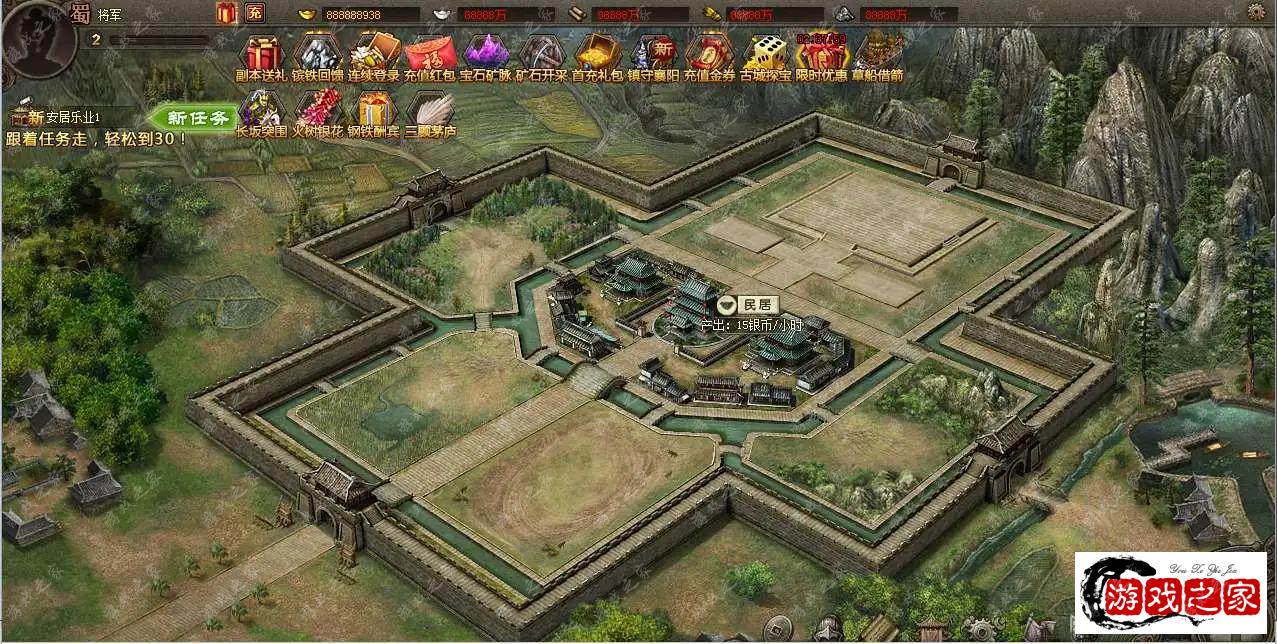Open the 古城探宝 dice event

coord(766,53)
